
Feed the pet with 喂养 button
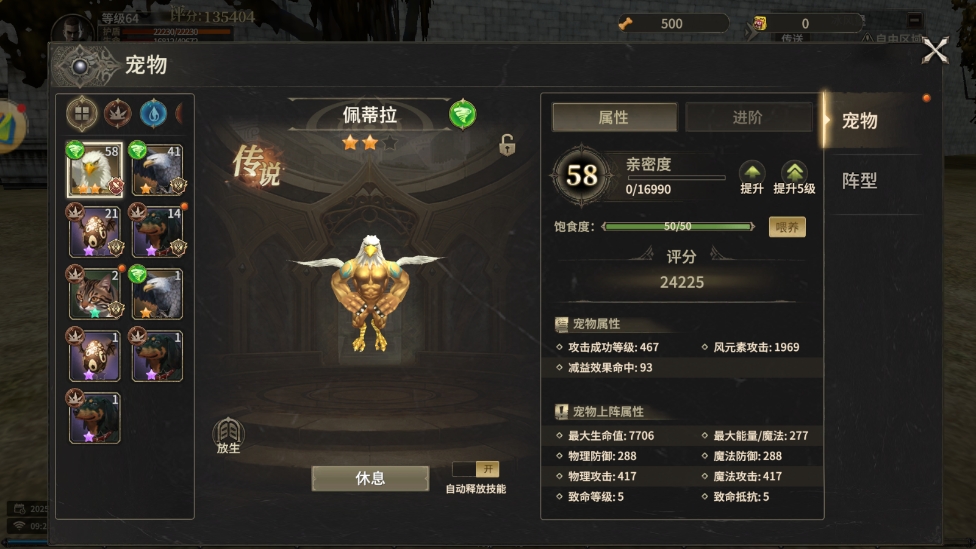pyautogui.click(x=787, y=227)
